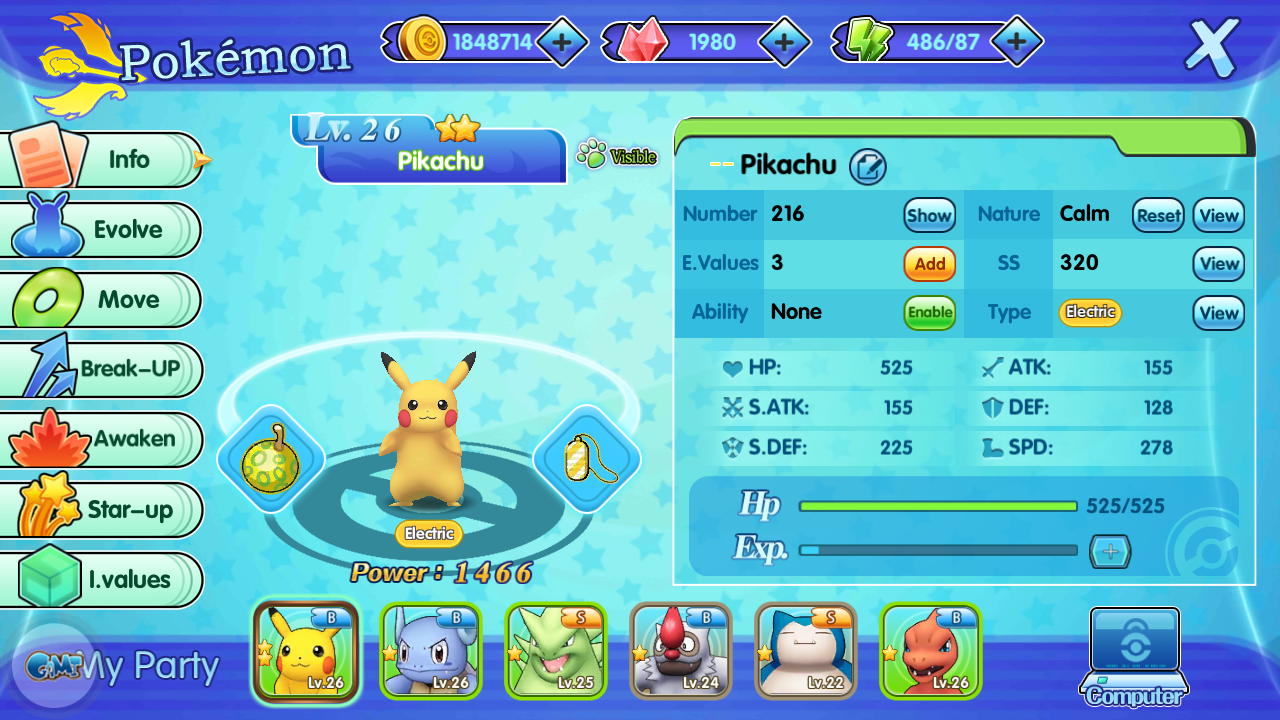Image resolution: width=1280 pixels, height=720 pixels.
Task: Select the Awaken tab
Action: (x=104, y=439)
